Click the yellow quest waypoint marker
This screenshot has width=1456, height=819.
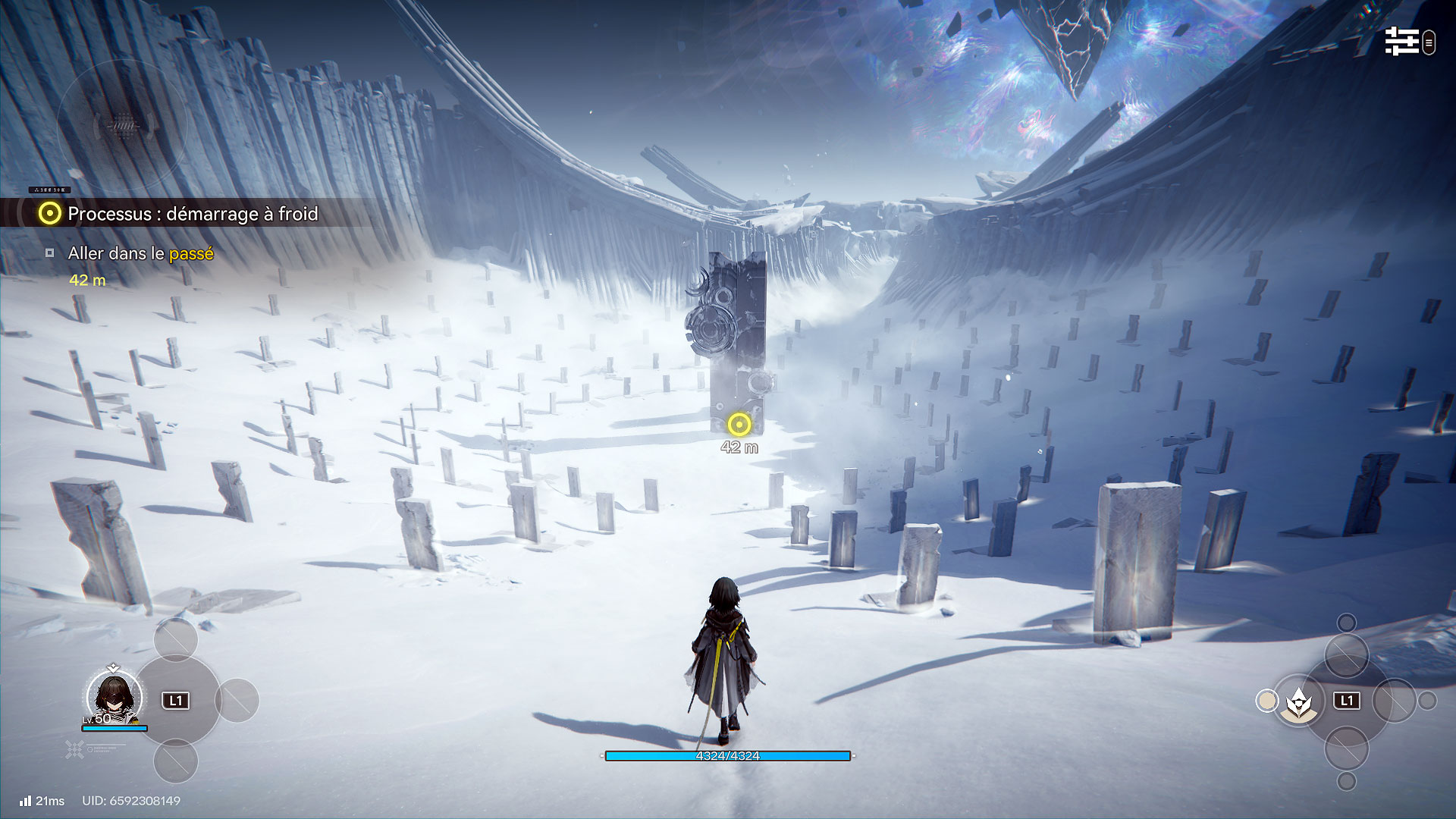pyautogui.click(x=739, y=425)
